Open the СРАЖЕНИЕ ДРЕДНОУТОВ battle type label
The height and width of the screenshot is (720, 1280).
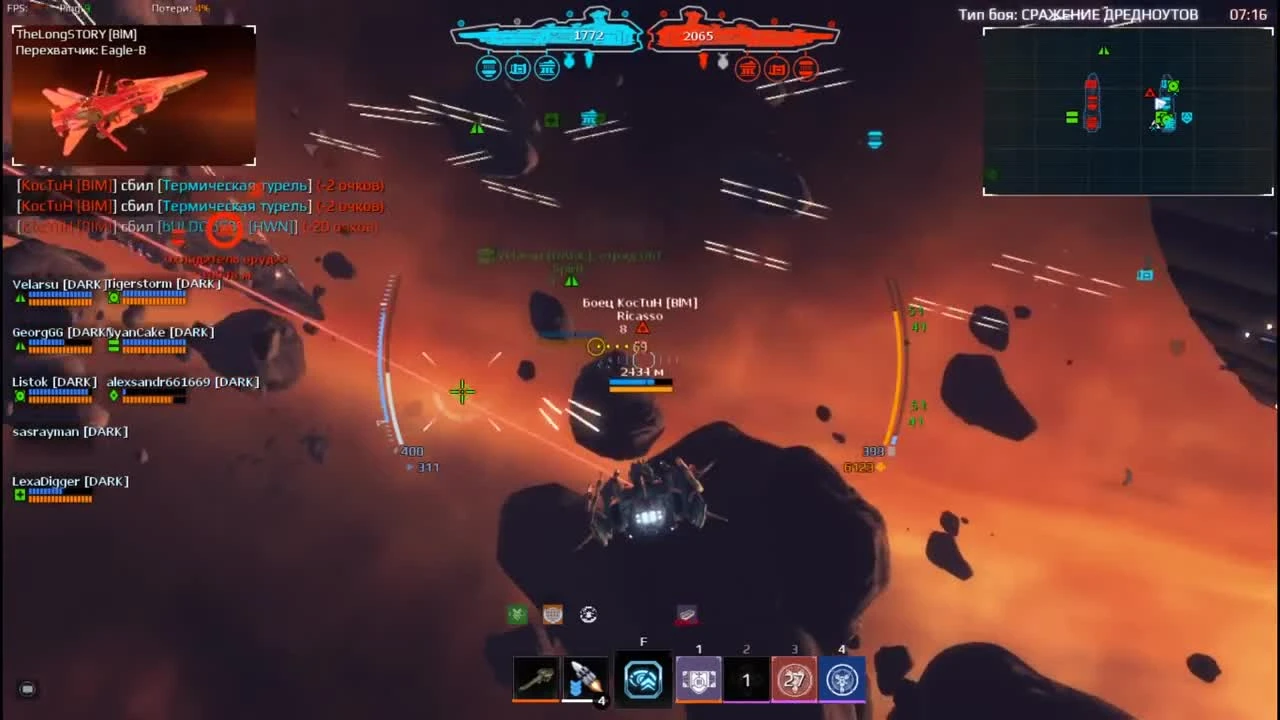click(1080, 14)
